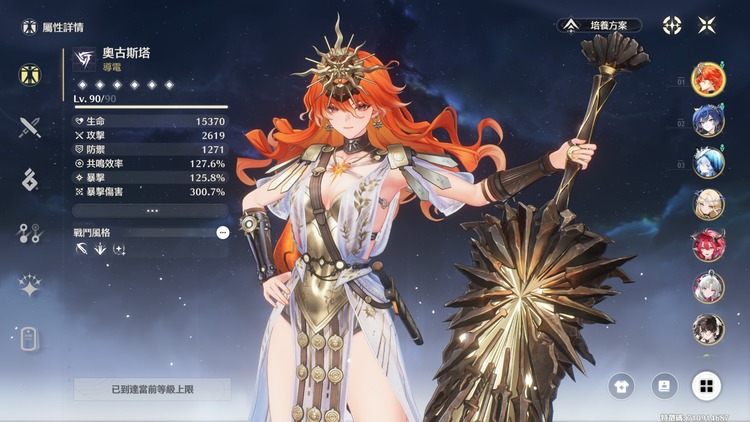The image size is (750, 422).
Task: Go to the resonance chain sparkle tab
Action: tap(29, 286)
